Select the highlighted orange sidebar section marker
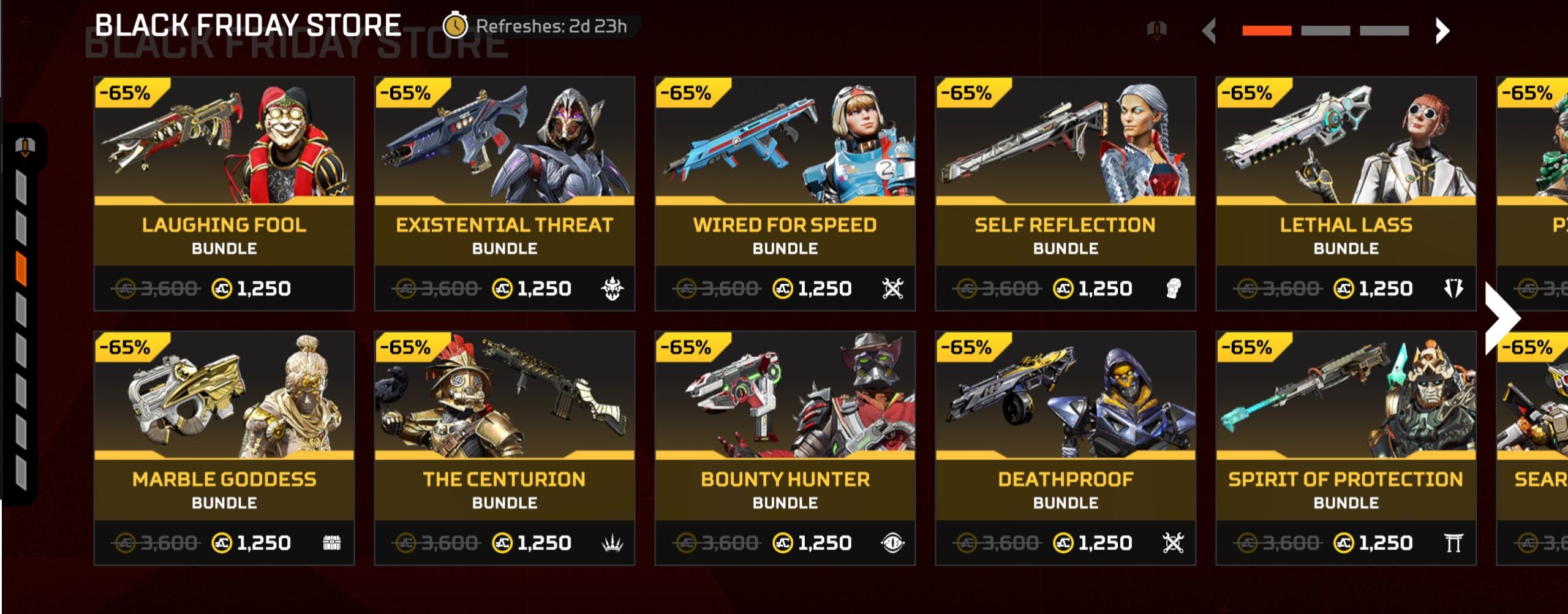This screenshot has height=614, width=1568. click(21, 268)
